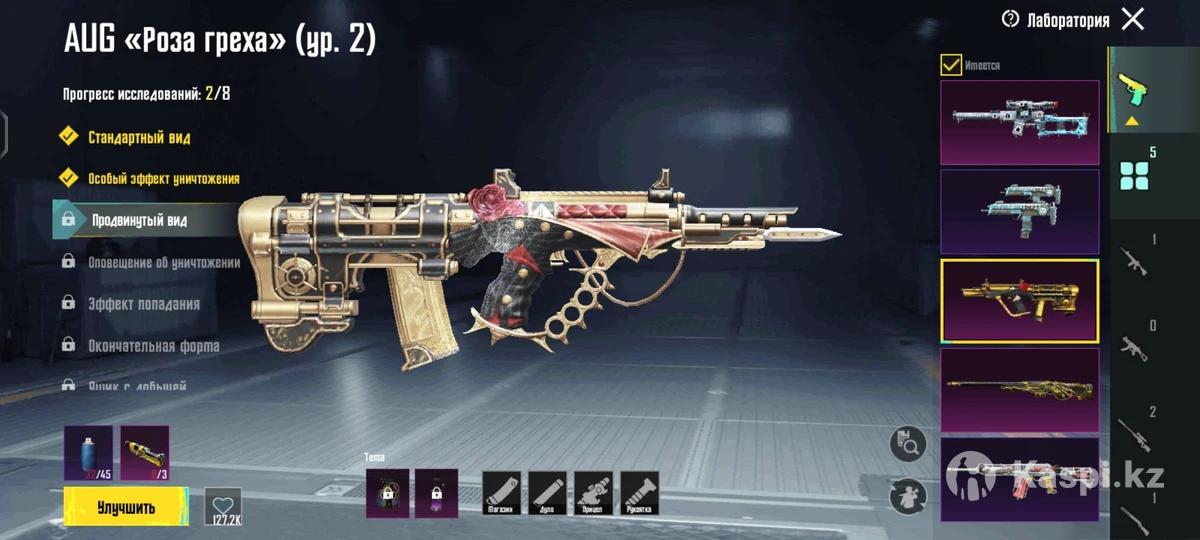Select Стандартный вид research stage
Image resolution: width=1200 pixels, height=540 pixels.
(139, 137)
